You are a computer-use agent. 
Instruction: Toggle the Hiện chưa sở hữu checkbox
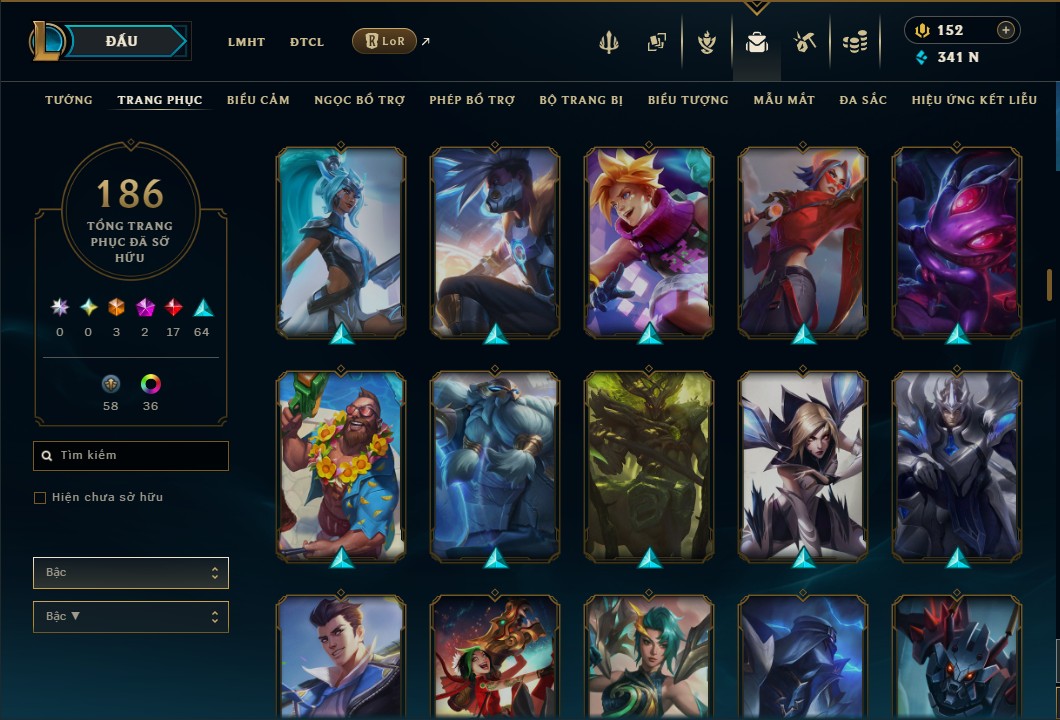40,498
